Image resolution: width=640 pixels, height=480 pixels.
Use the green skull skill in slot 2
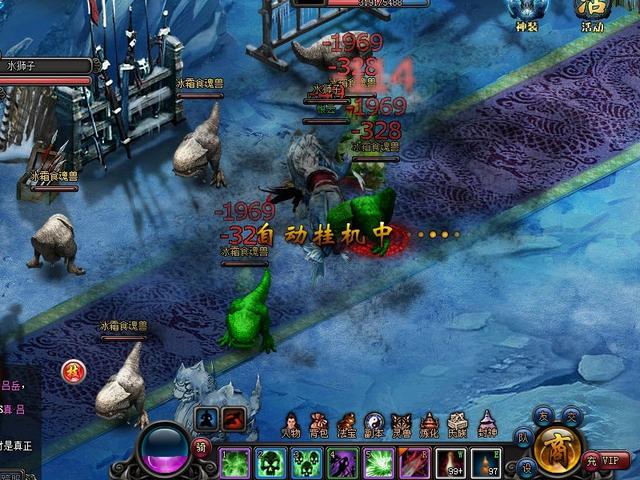(271, 463)
